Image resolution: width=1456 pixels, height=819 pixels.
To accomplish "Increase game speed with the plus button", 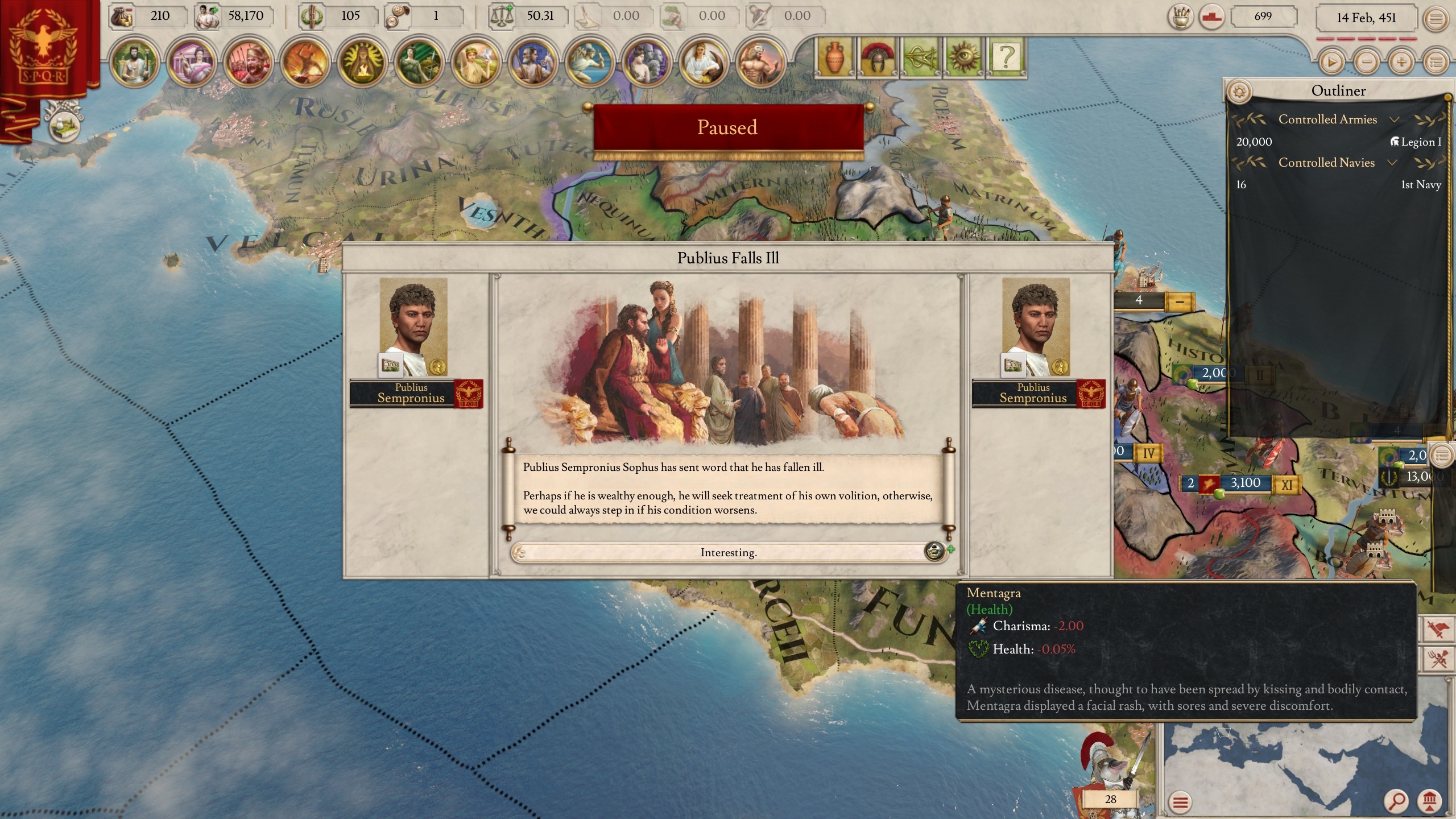I will coord(1401,61).
